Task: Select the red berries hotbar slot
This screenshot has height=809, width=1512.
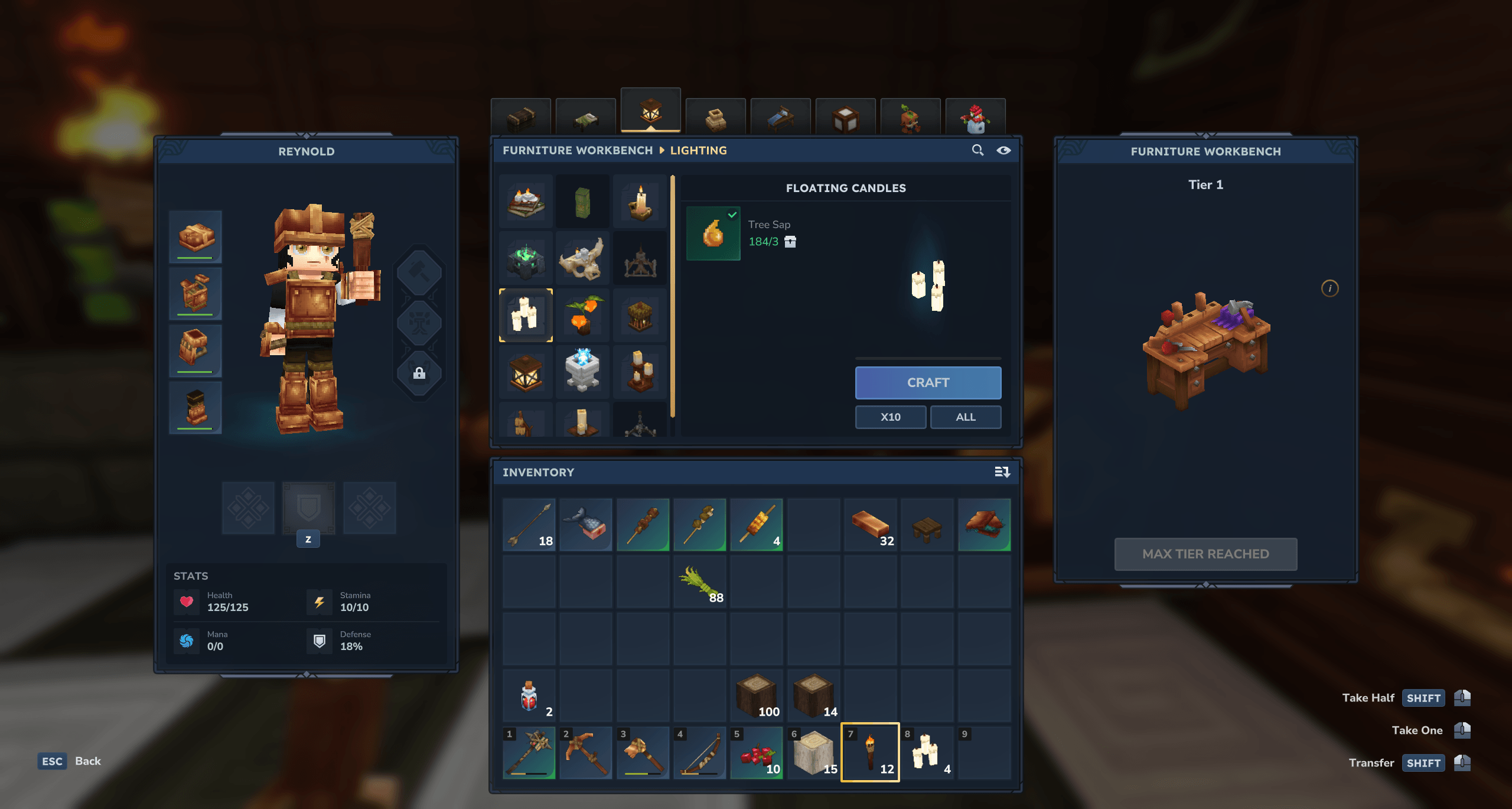Action: coord(757,752)
